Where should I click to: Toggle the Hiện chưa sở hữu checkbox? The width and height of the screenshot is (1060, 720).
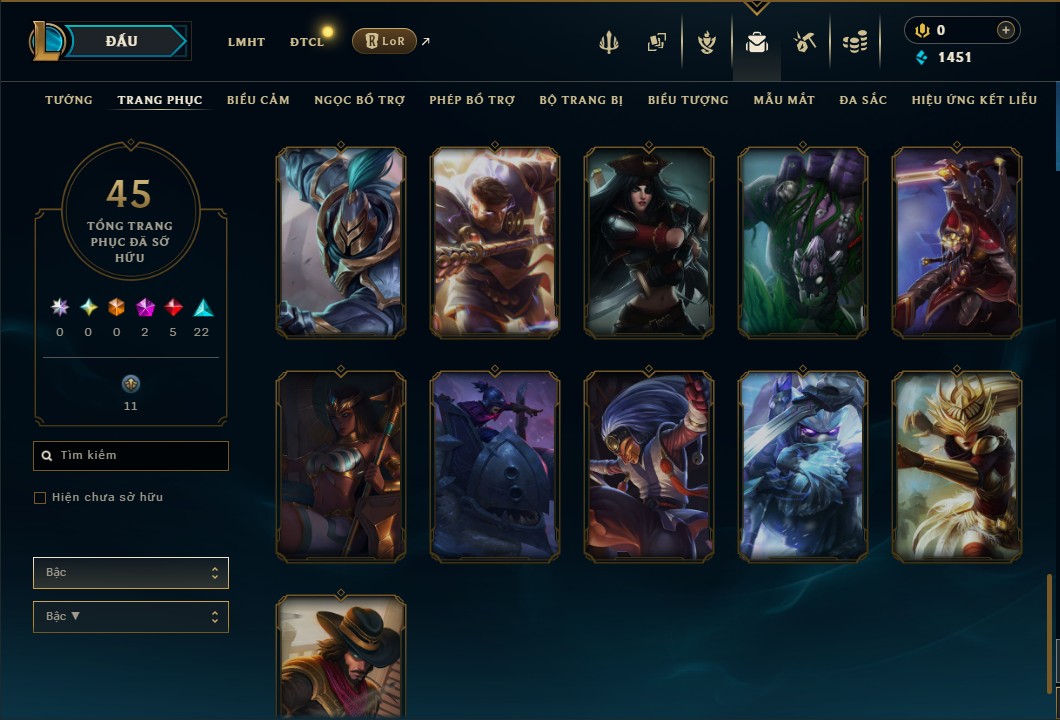(40, 498)
